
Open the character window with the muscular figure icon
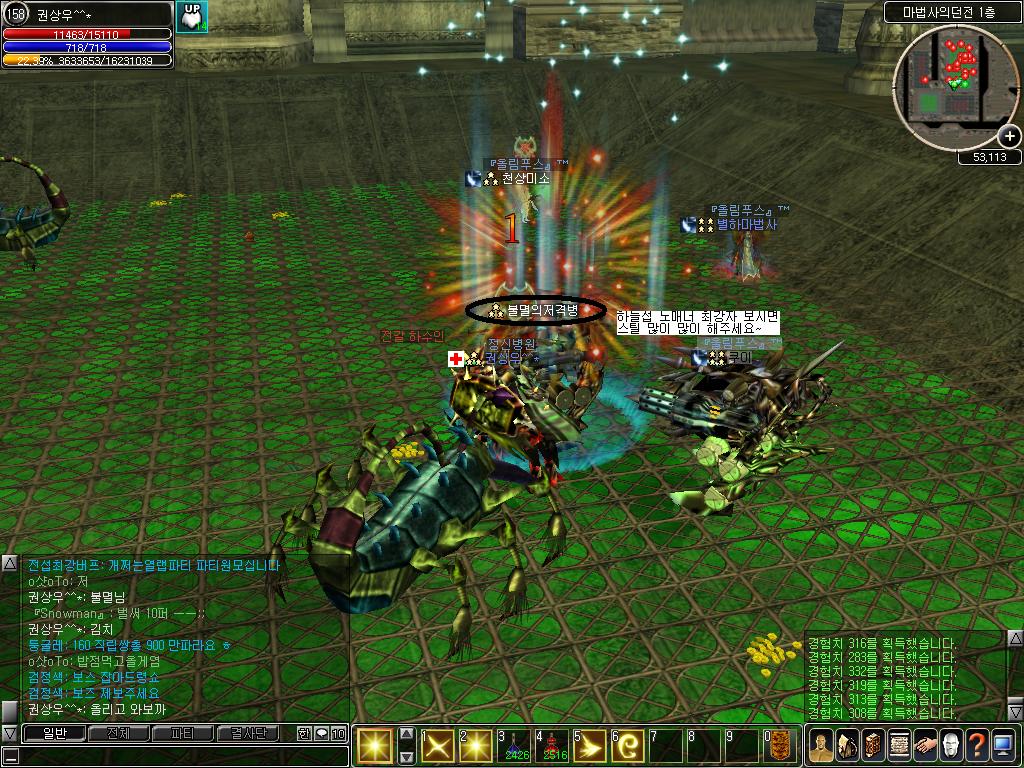pyautogui.click(x=821, y=746)
